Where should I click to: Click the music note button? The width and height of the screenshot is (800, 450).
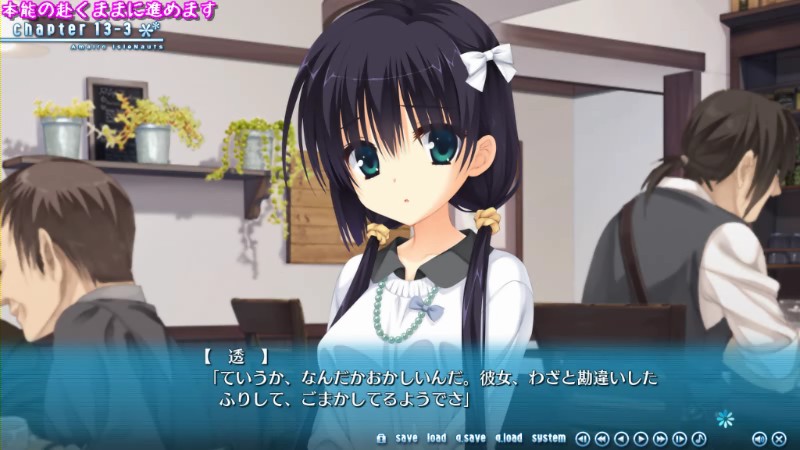699,438
